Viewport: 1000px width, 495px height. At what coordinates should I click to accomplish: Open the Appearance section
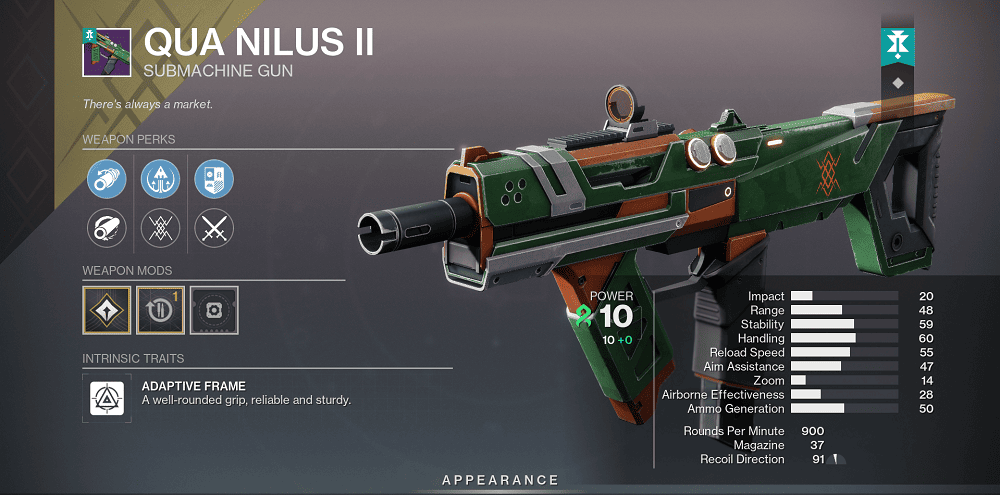[499, 481]
